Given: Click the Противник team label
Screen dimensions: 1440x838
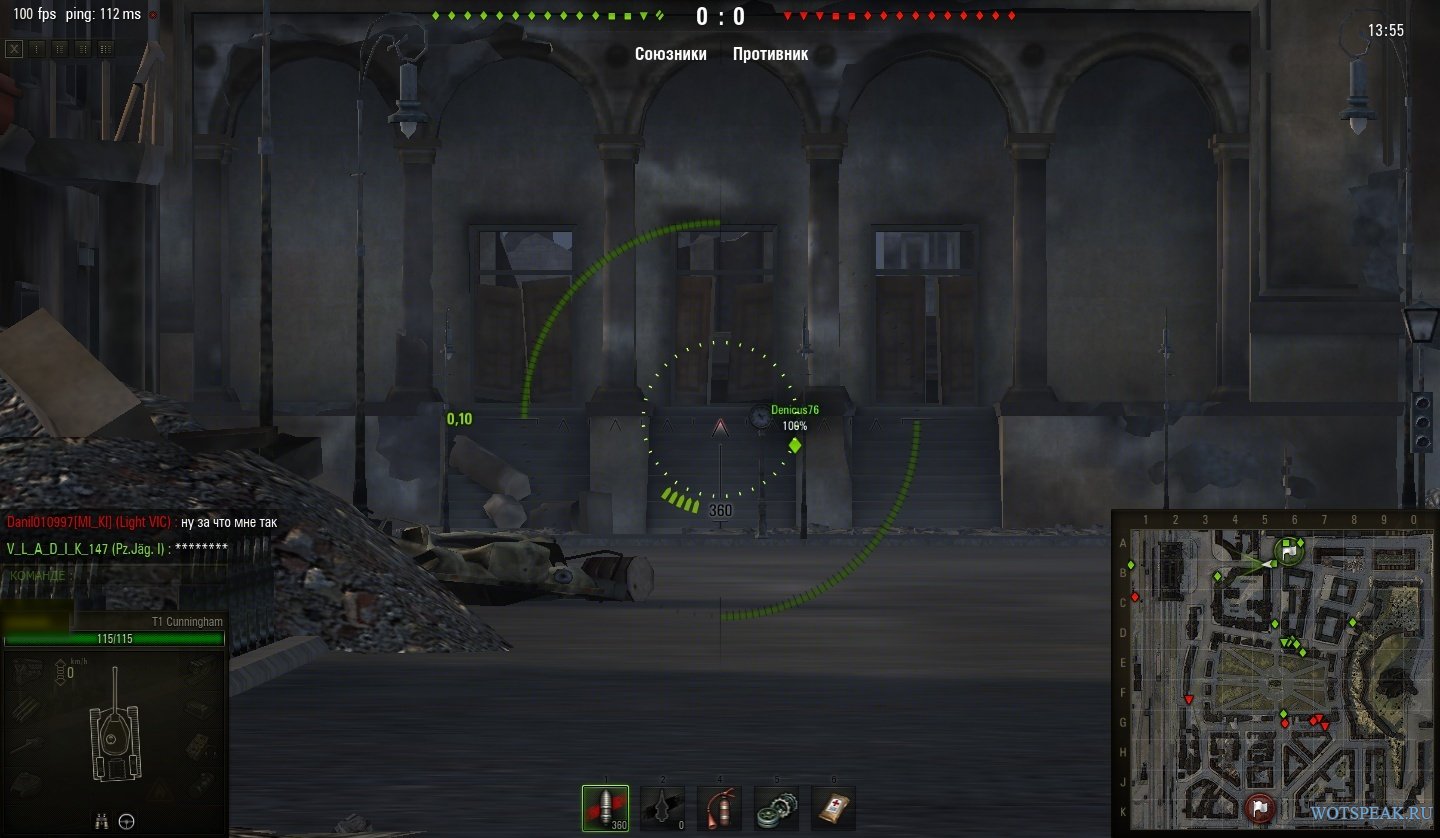Looking at the screenshot, I should (770, 54).
